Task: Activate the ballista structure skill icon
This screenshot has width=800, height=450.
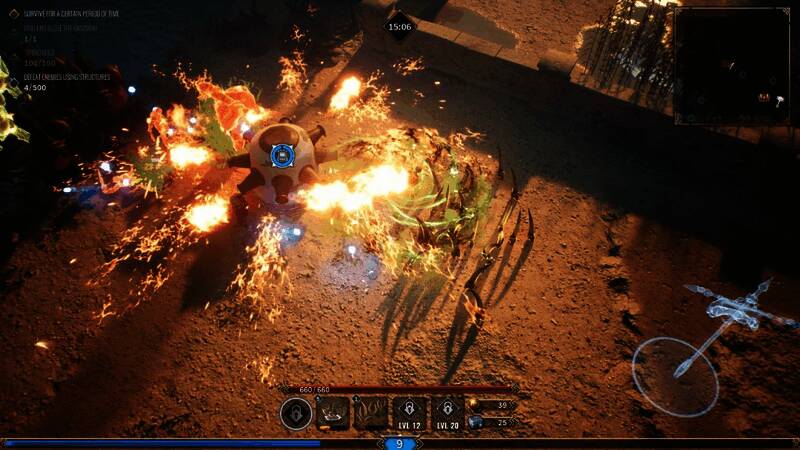Action: point(333,412)
